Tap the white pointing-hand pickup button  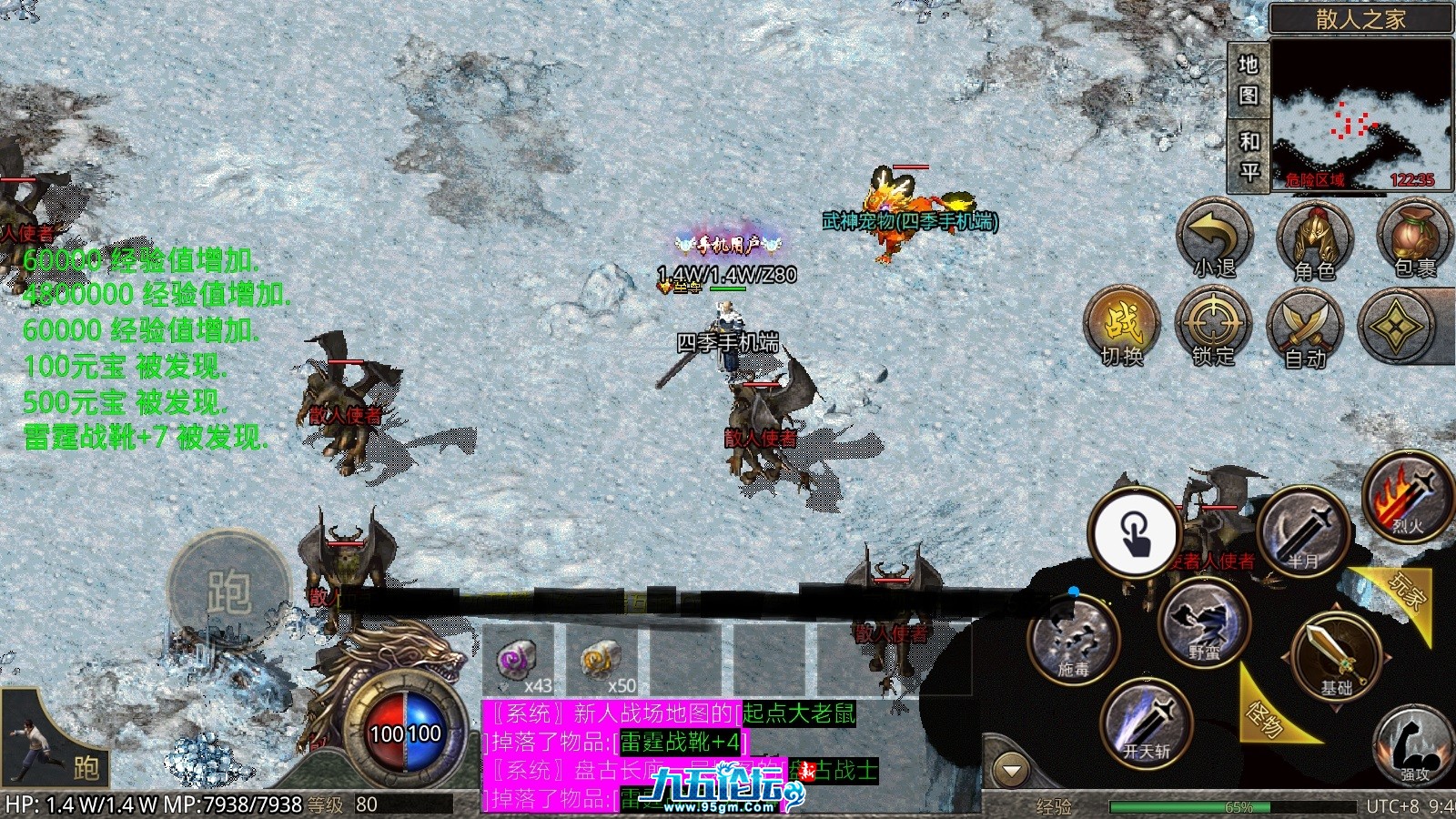(x=1134, y=532)
